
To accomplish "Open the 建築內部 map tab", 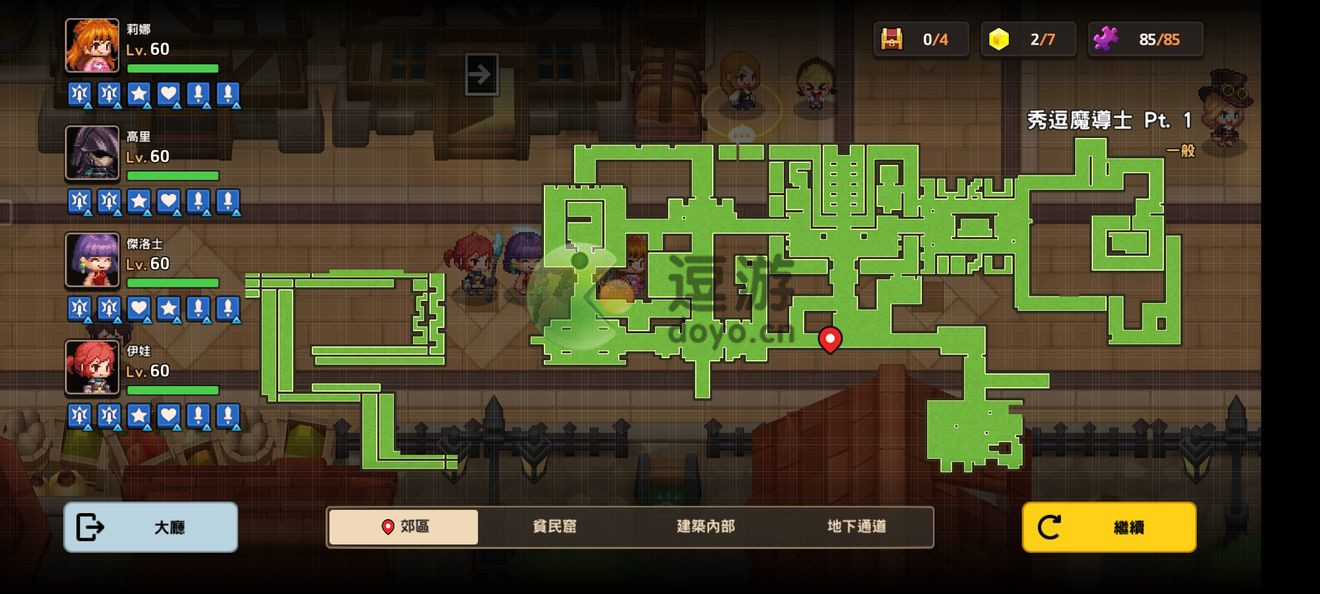I will click(705, 527).
